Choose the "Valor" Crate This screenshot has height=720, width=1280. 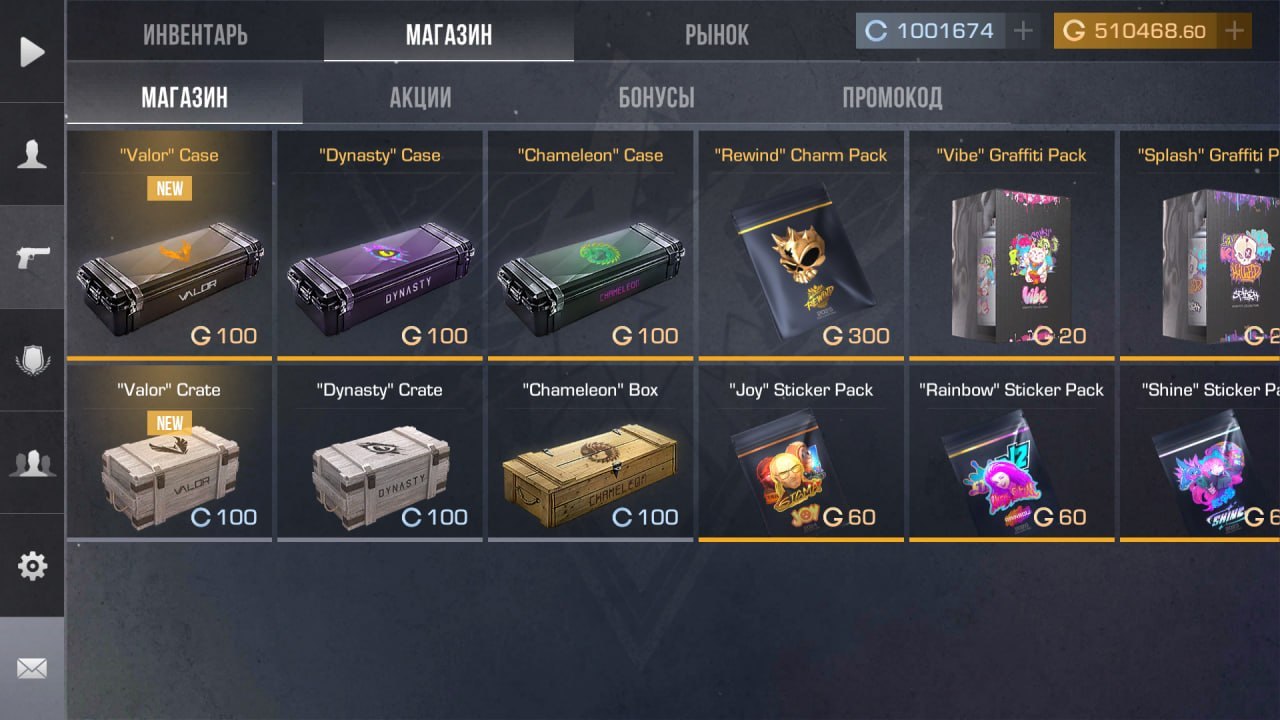point(169,455)
